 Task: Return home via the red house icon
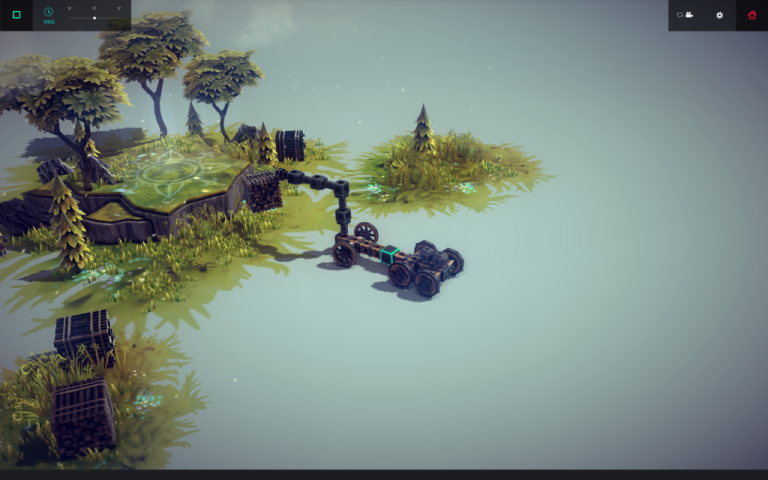coord(752,15)
